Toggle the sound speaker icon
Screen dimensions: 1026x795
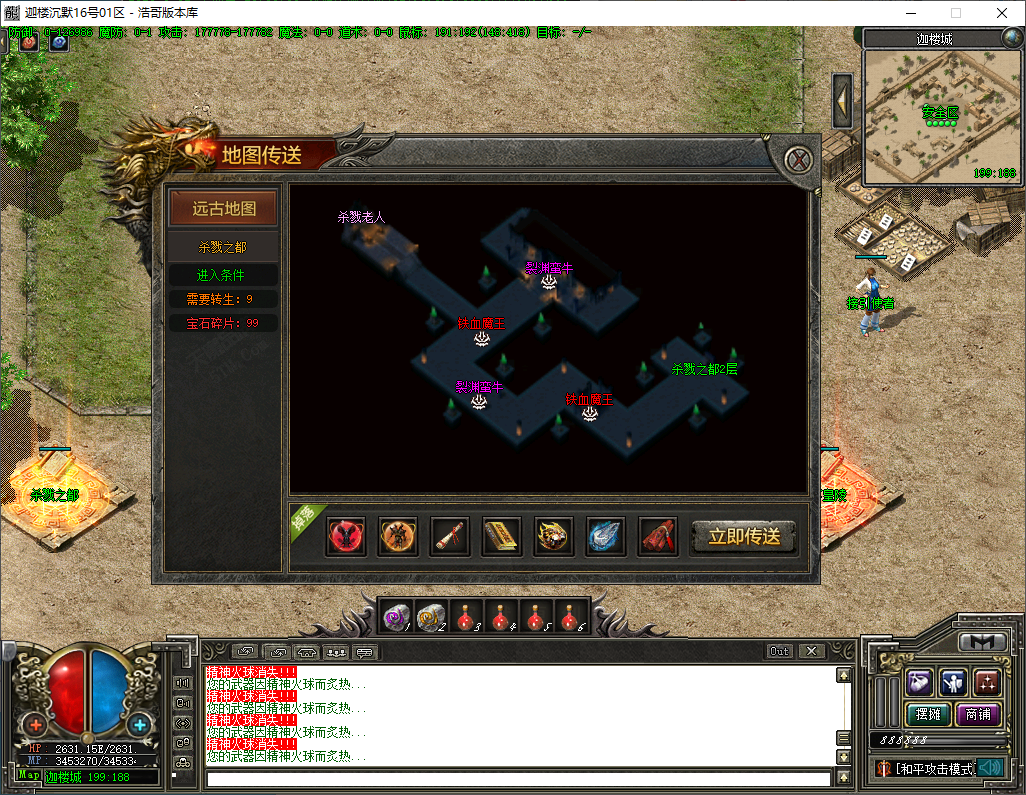[990, 768]
